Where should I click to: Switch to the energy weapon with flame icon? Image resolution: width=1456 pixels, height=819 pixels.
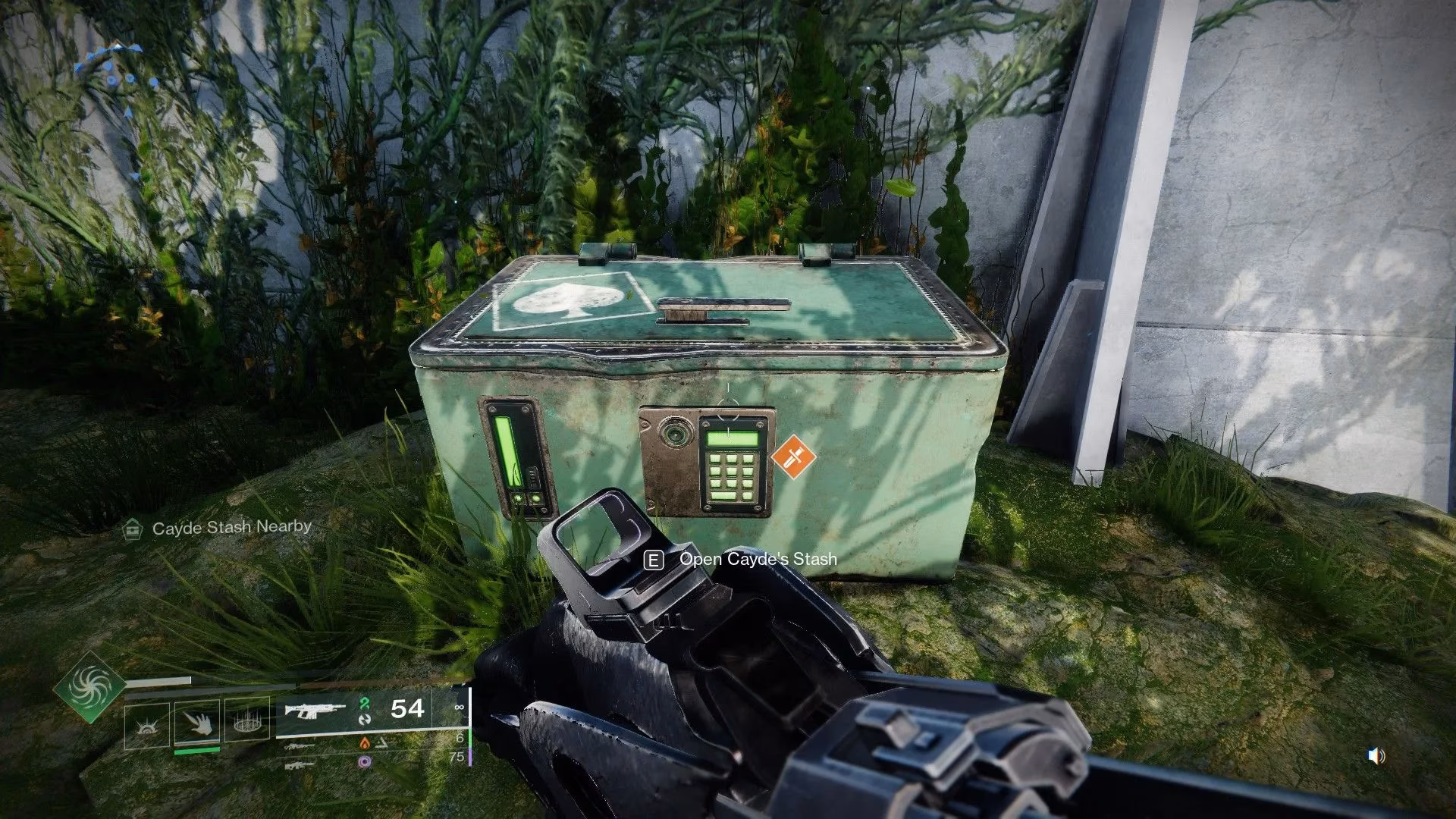pos(301,746)
